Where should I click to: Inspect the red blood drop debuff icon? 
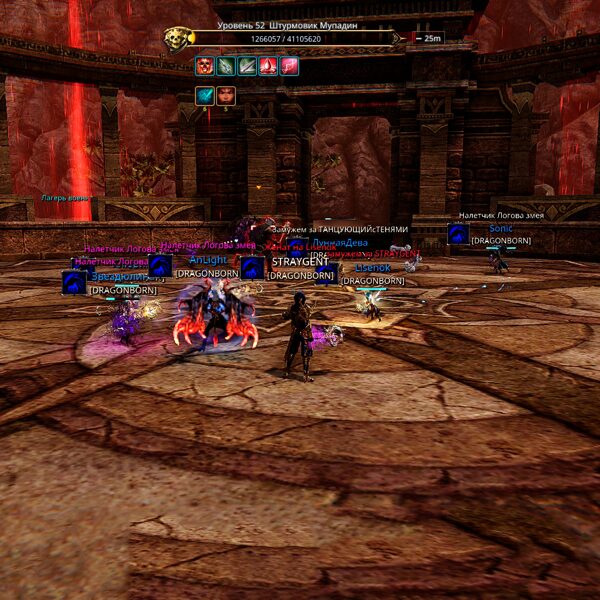coord(268,66)
